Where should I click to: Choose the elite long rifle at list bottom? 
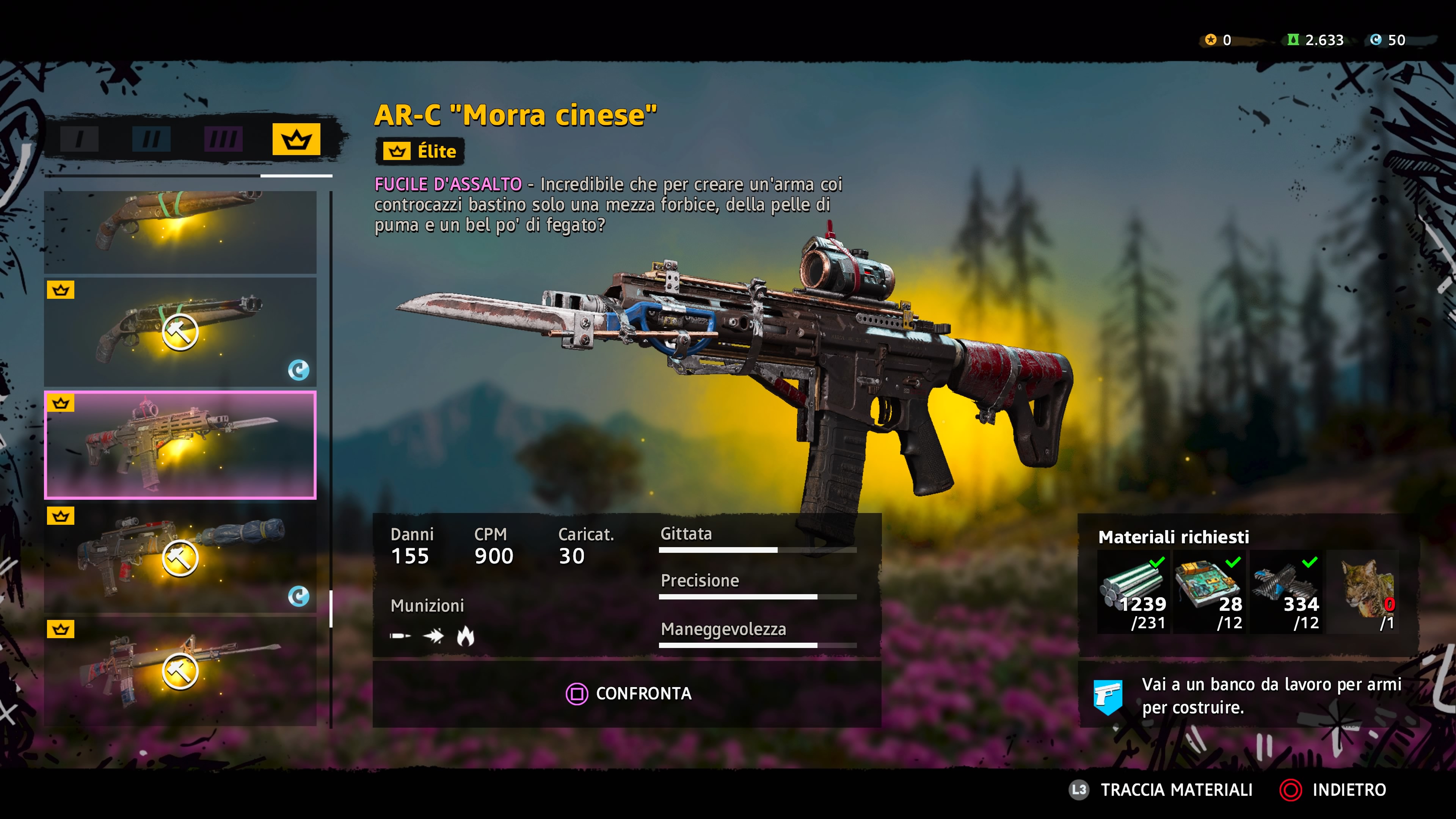click(180, 671)
